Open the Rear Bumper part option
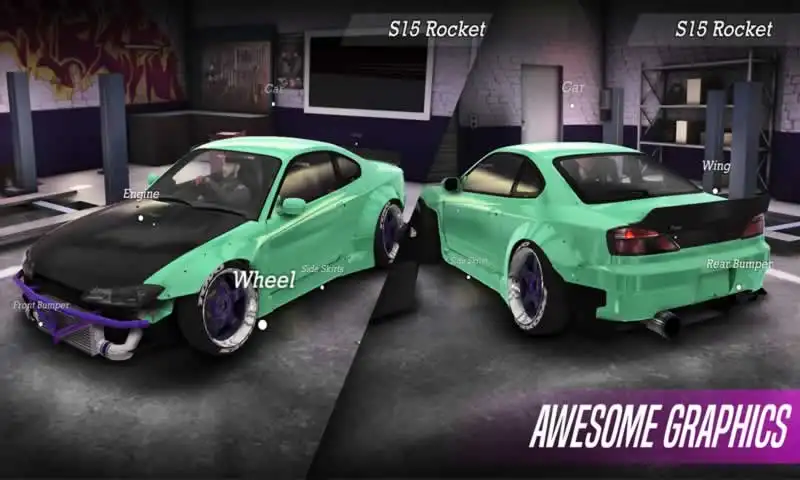Viewport: 800px width, 480px height. (x=739, y=264)
